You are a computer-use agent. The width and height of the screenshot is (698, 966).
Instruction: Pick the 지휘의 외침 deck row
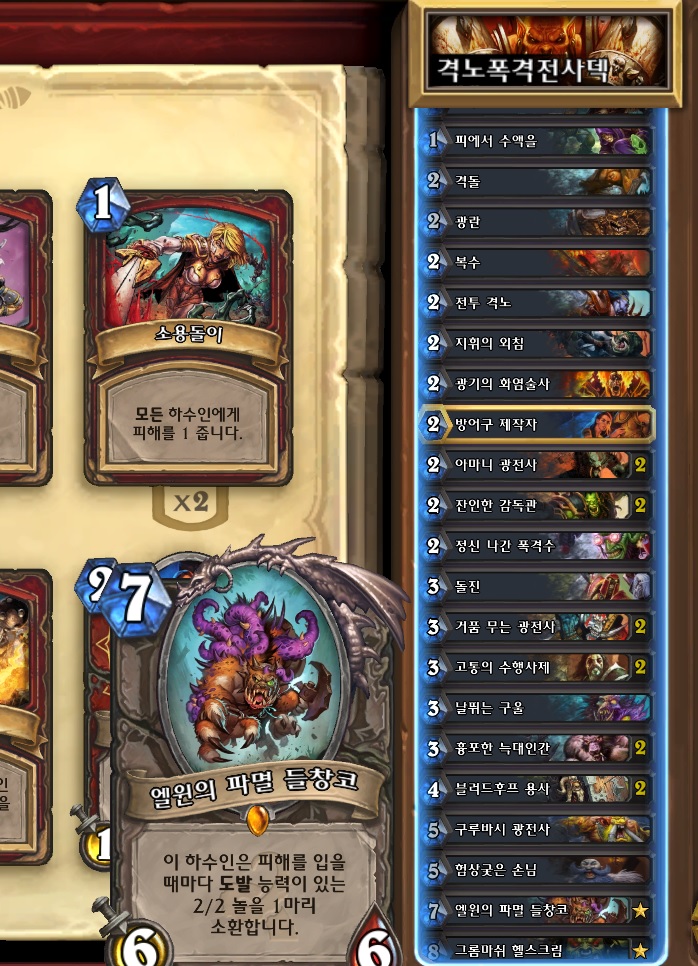[x=538, y=343]
